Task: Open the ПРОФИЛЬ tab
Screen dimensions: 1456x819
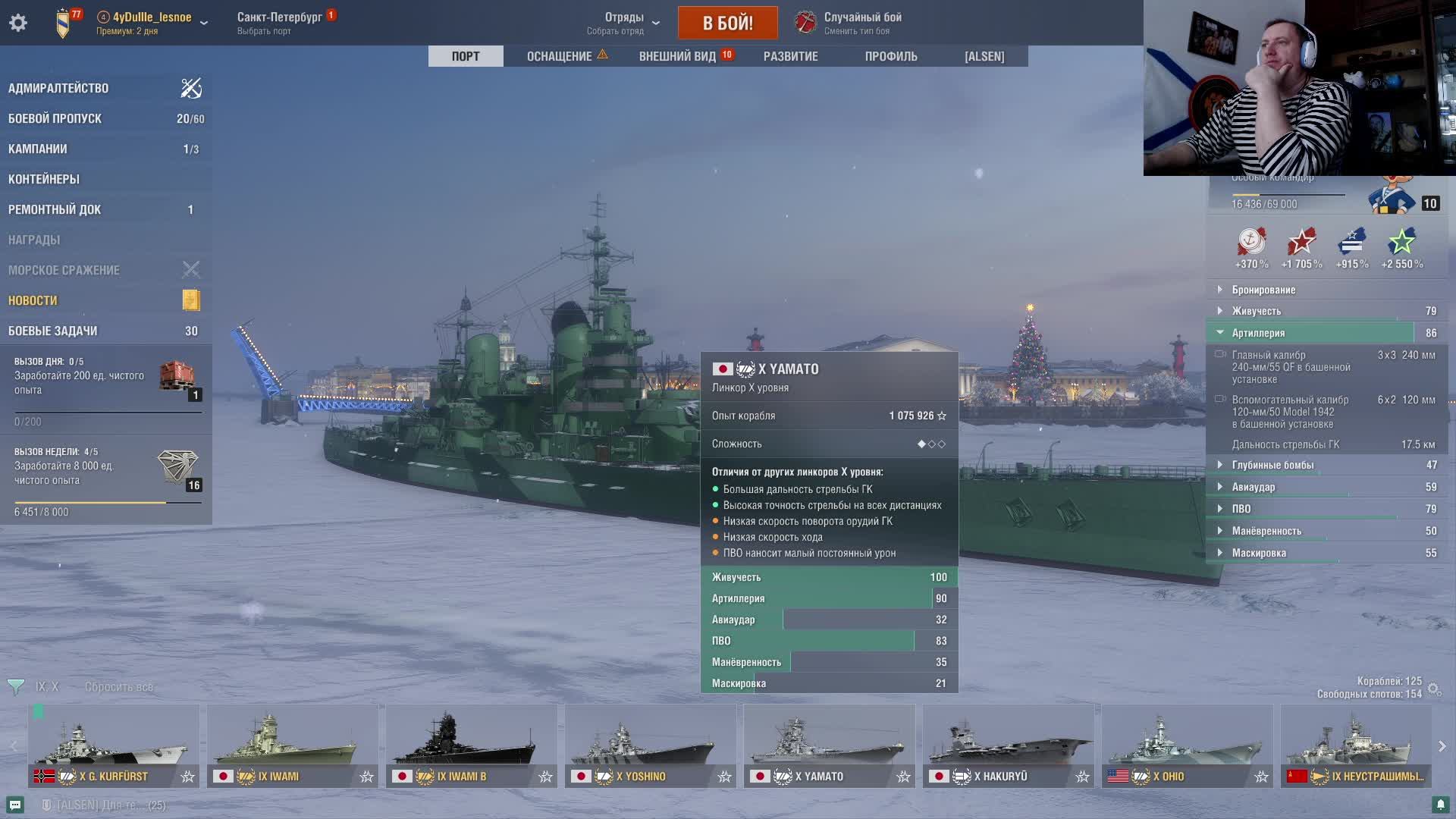Action: point(891,56)
